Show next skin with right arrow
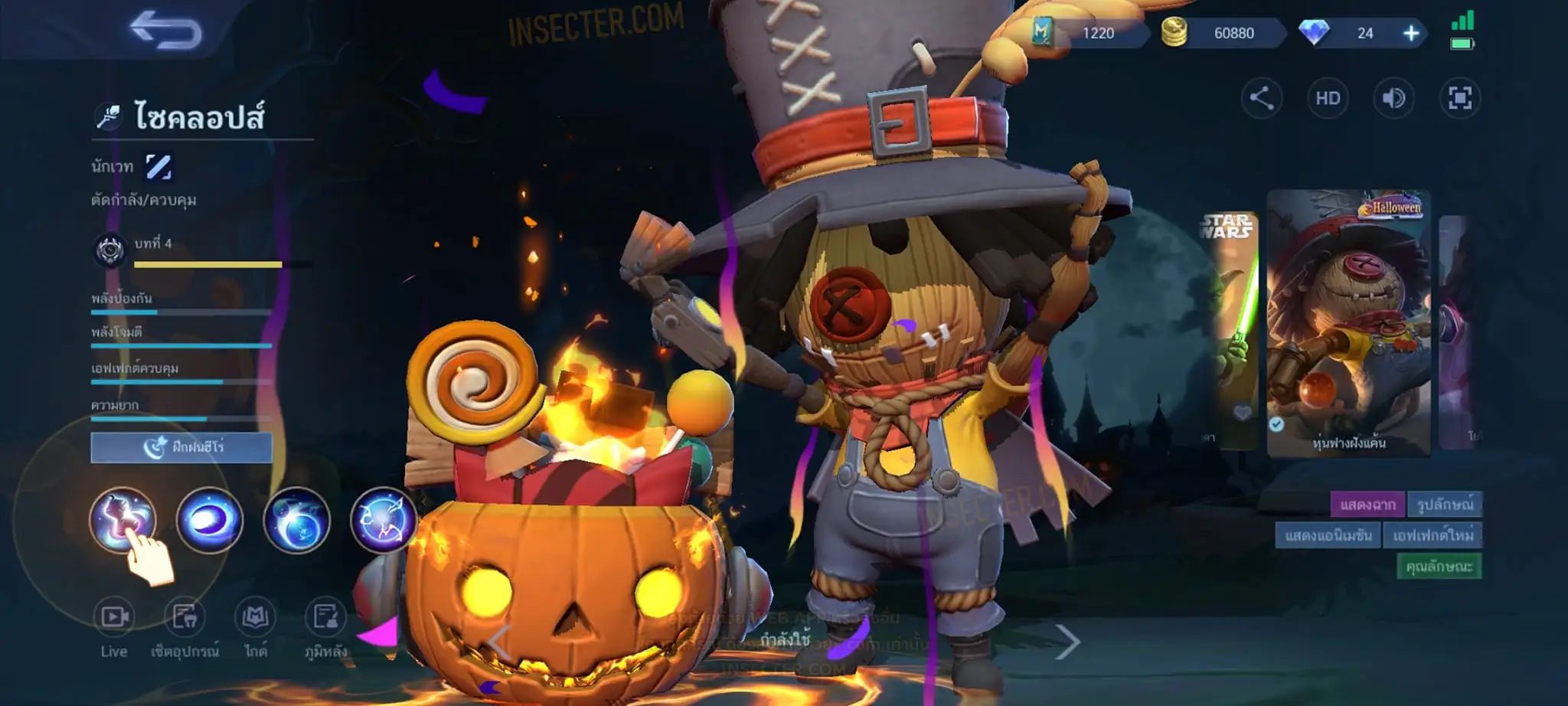1568x706 pixels. (1067, 642)
